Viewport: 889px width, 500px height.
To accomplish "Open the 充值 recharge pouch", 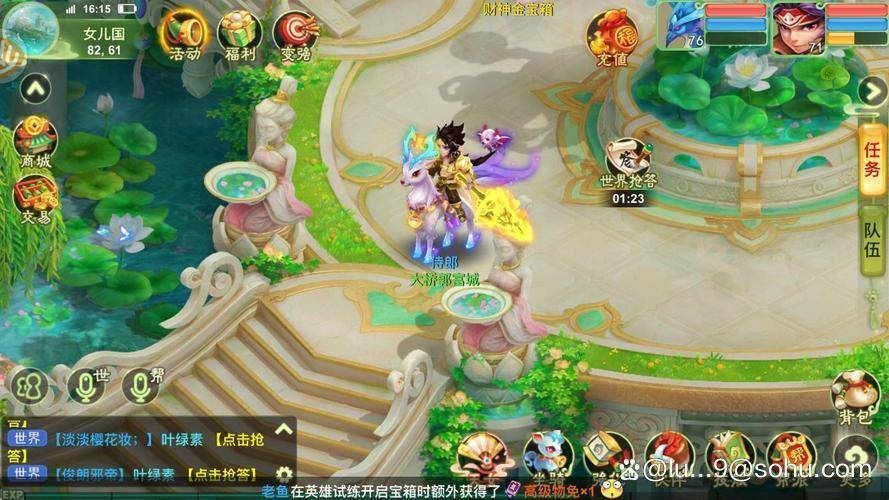I will 611,37.
